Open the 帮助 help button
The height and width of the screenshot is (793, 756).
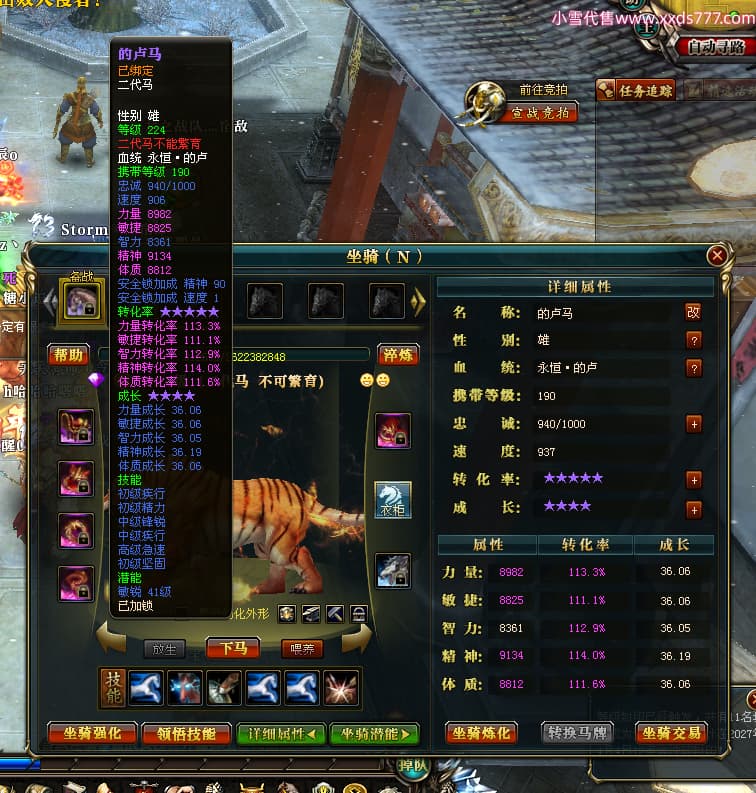69,355
